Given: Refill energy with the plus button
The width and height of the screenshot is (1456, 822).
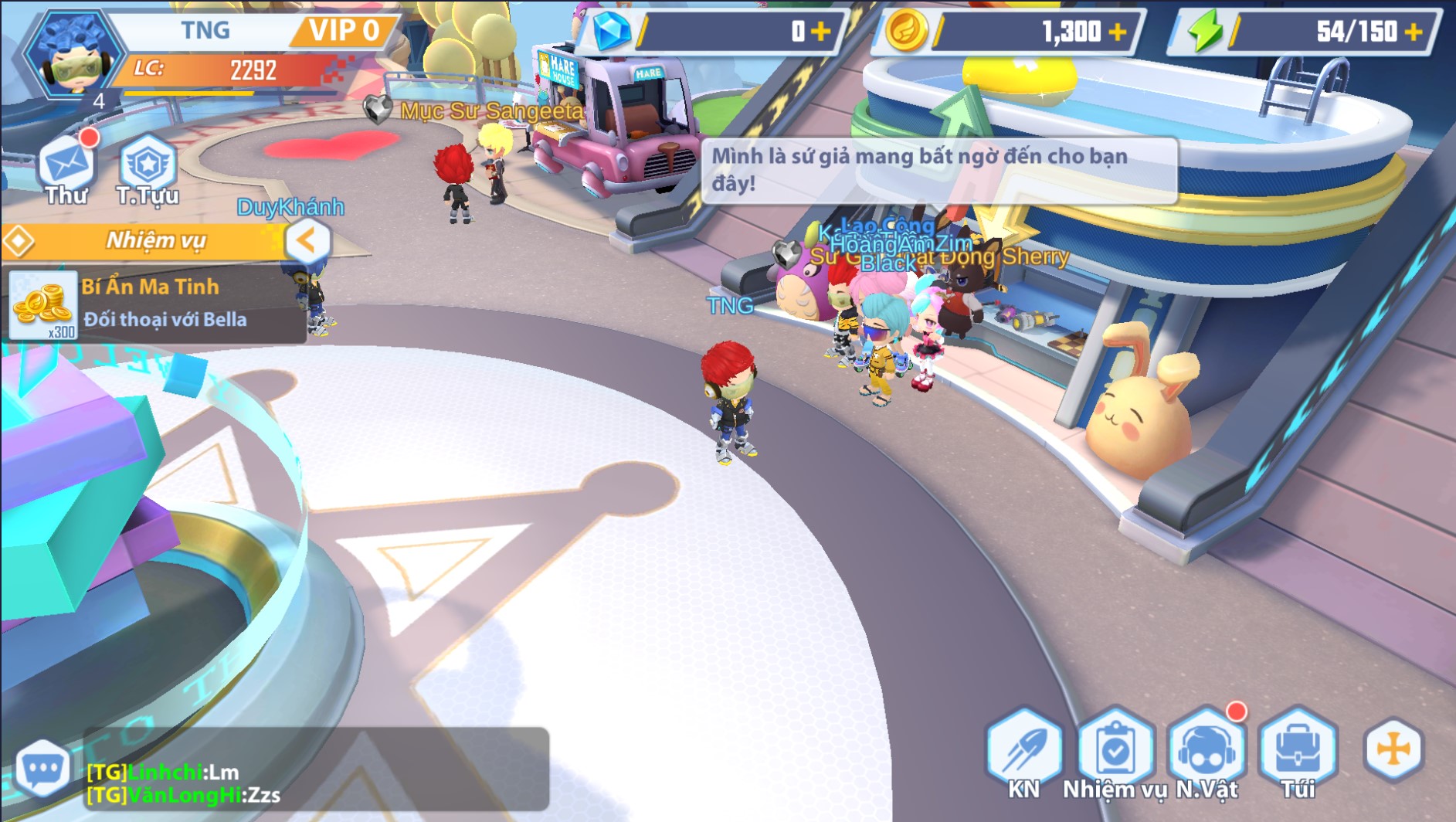Looking at the screenshot, I should (1414, 32).
